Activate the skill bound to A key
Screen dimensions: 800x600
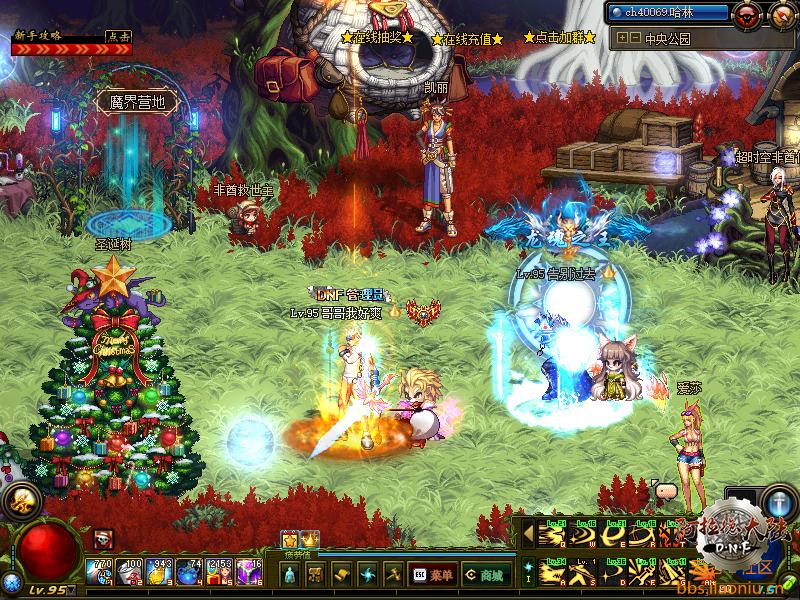click(x=551, y=572)
